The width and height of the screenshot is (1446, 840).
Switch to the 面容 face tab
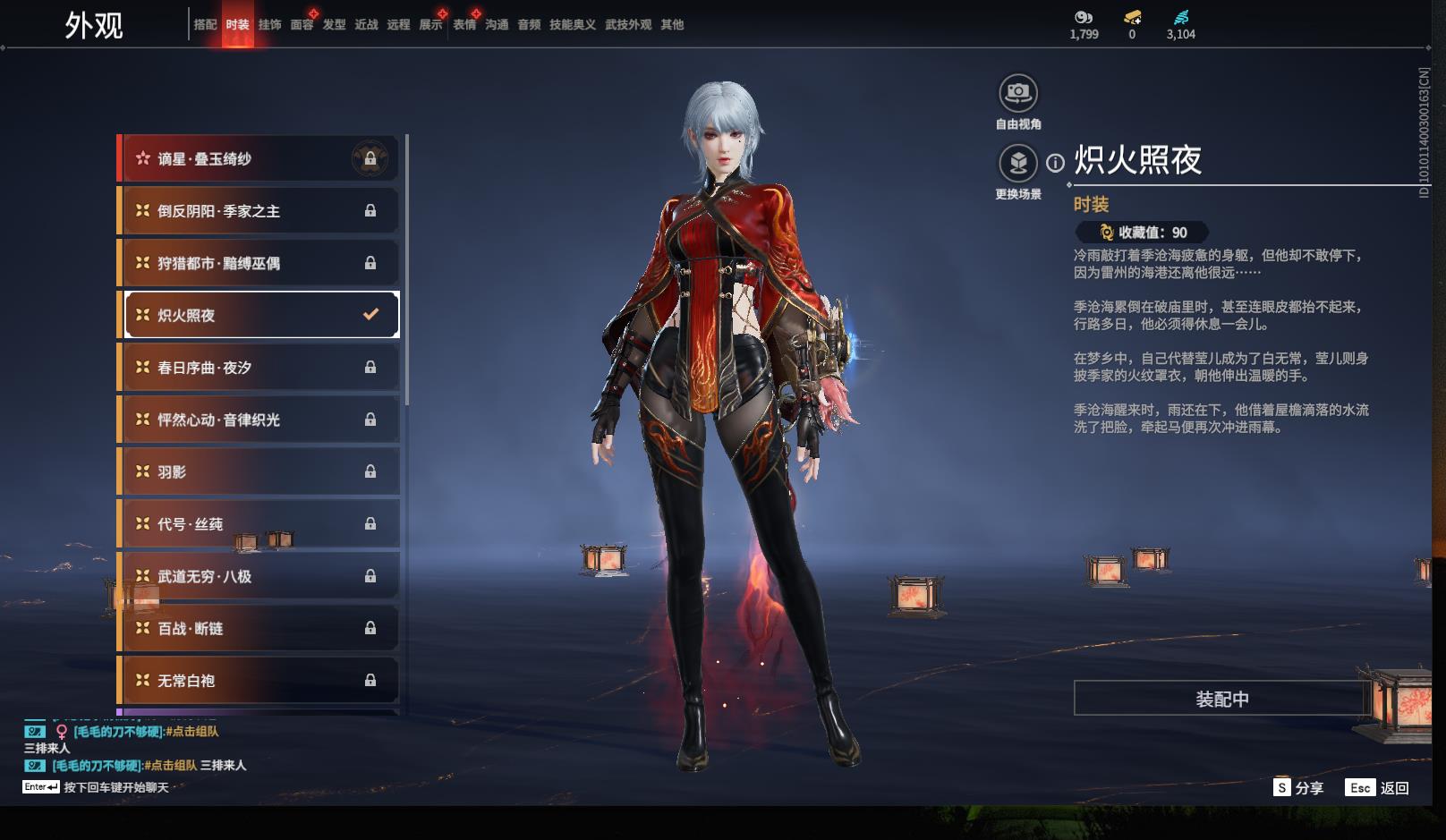click(302, 25)
